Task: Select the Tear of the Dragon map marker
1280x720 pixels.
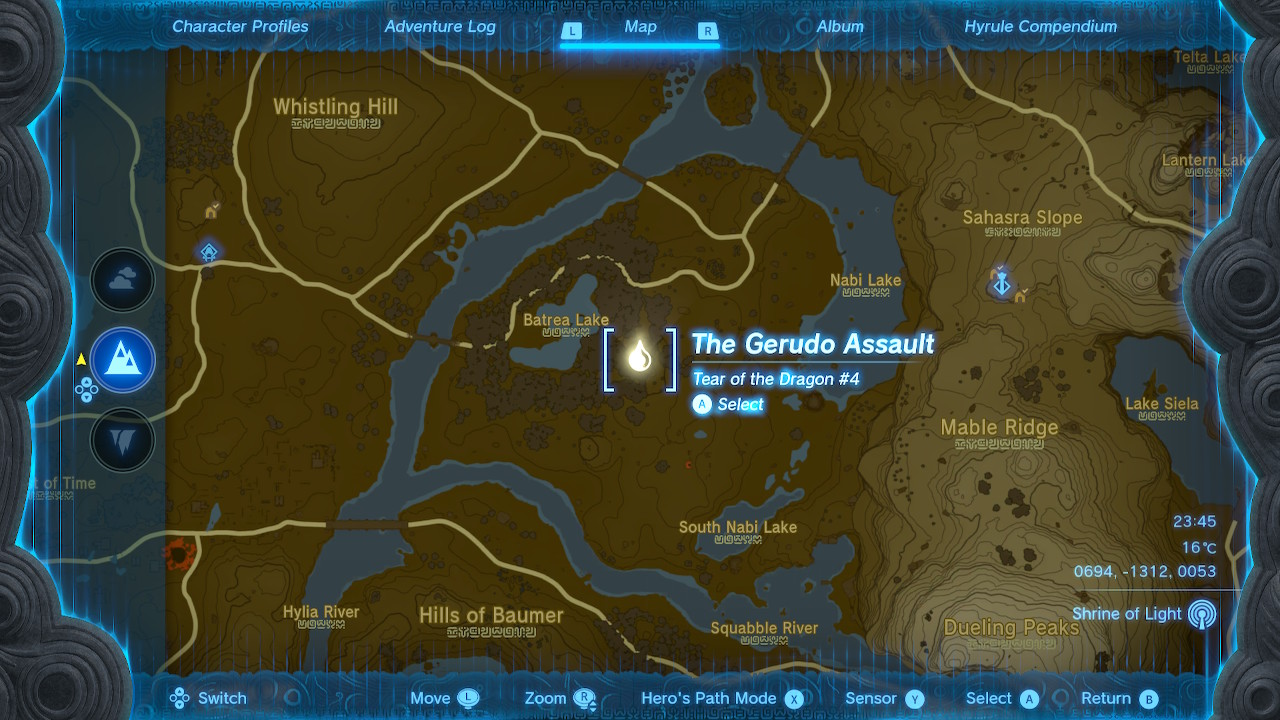Action: click(640, 357)
